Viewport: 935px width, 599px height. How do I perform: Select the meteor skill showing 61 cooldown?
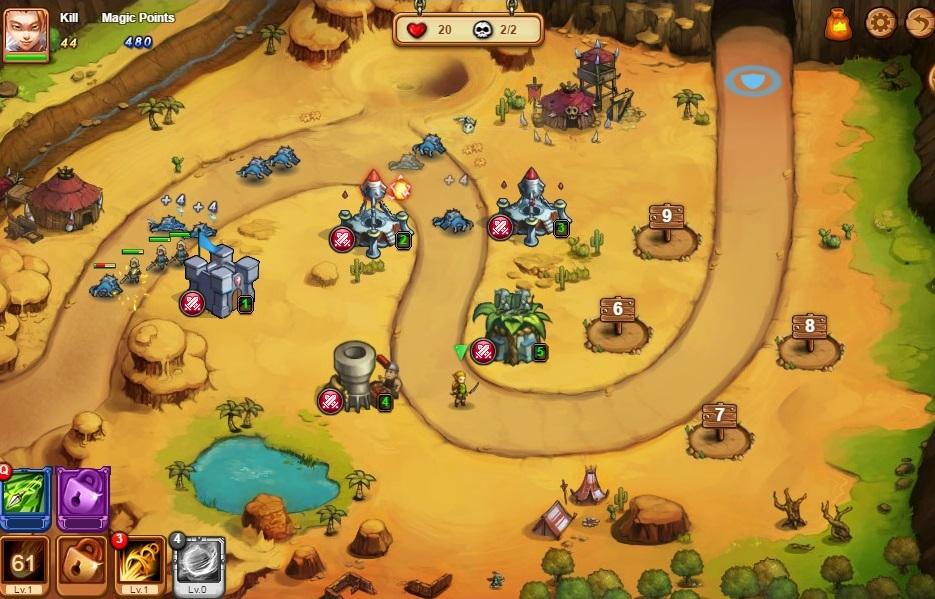(24, 565)
